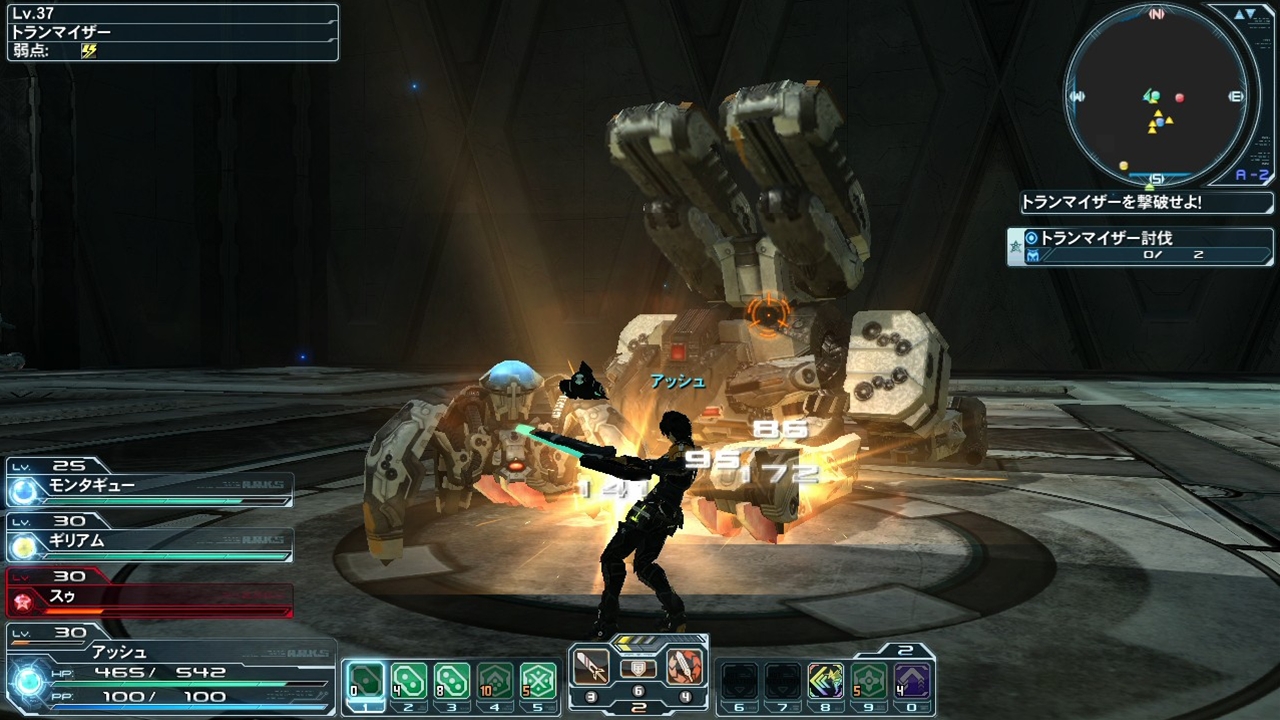Use the trimate item in slot 3
The width and height of the screenshot is (1280, 720).
tap(452, 680)
